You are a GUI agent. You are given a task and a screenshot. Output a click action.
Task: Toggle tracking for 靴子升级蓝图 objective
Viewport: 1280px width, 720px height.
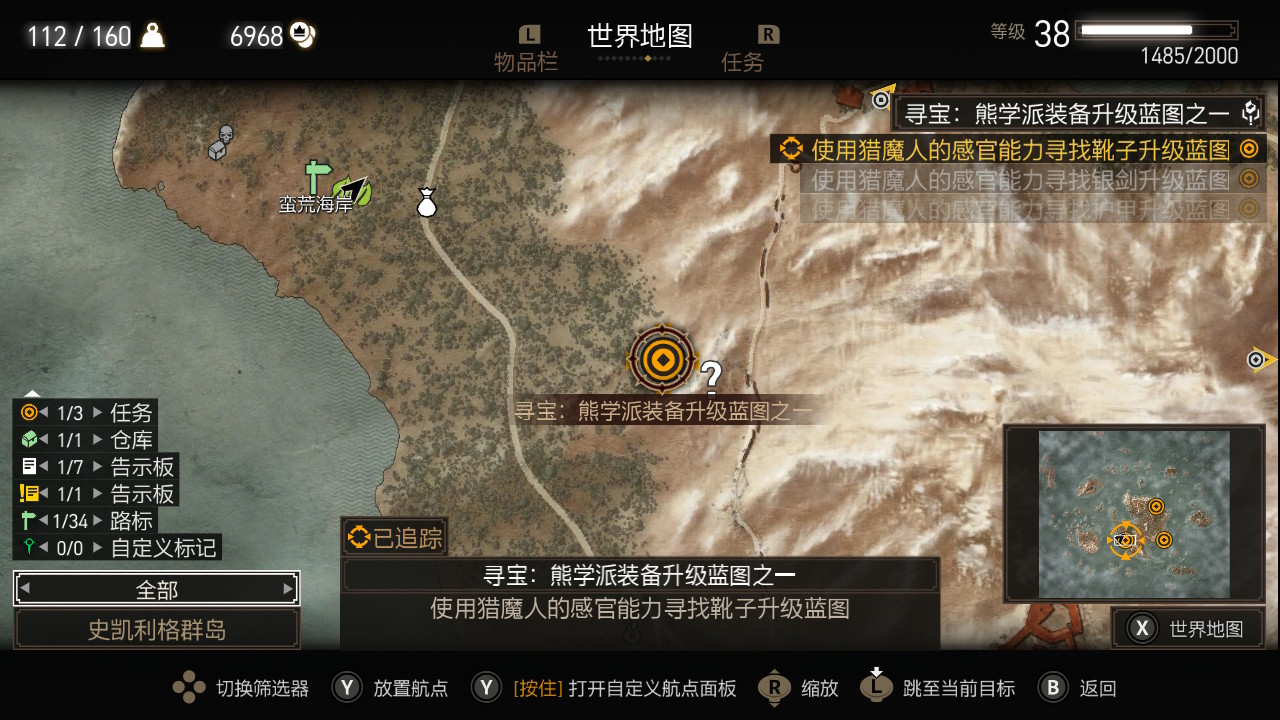1248,148
